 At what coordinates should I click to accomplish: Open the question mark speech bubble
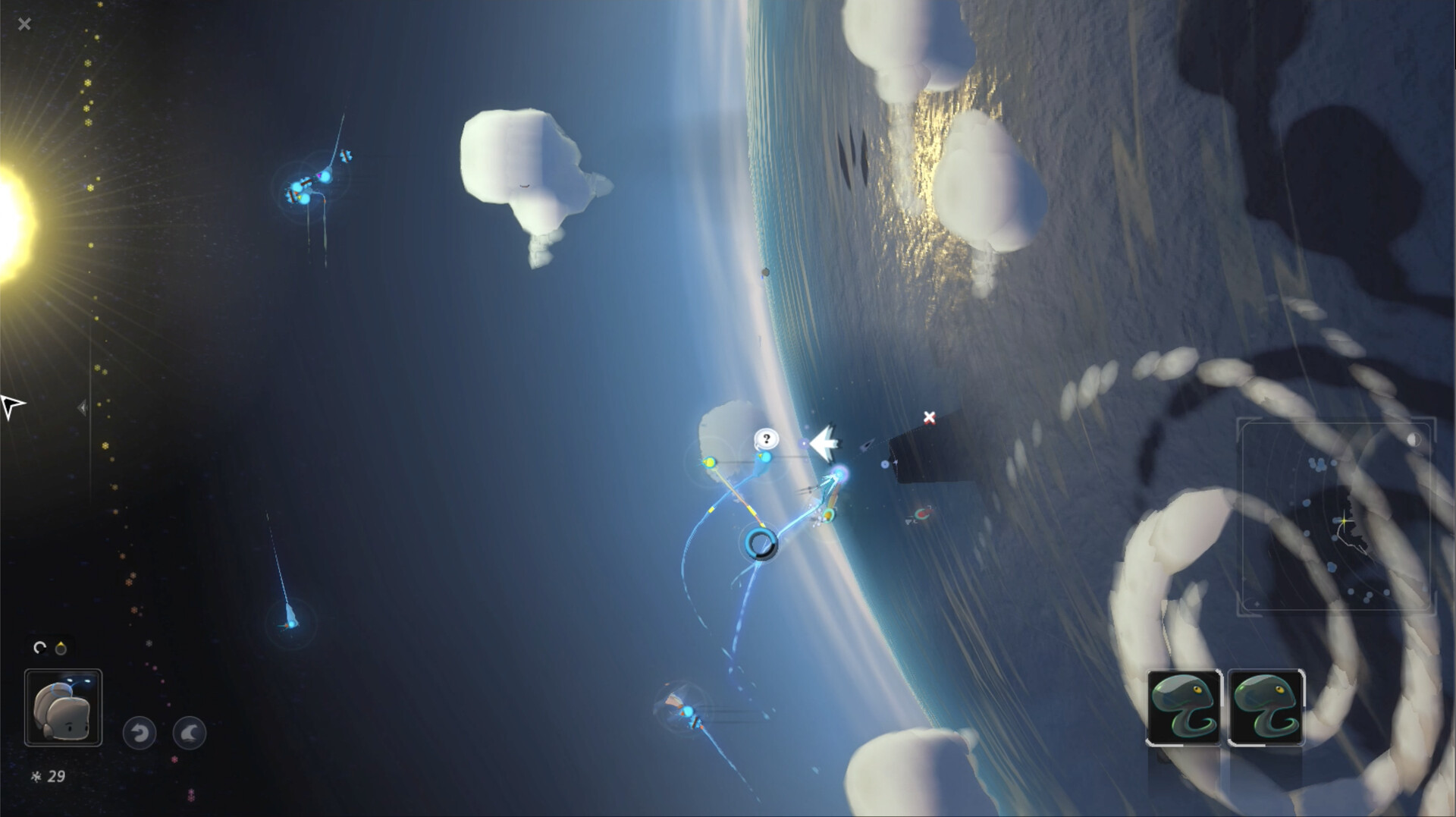[x=766, y=438]
